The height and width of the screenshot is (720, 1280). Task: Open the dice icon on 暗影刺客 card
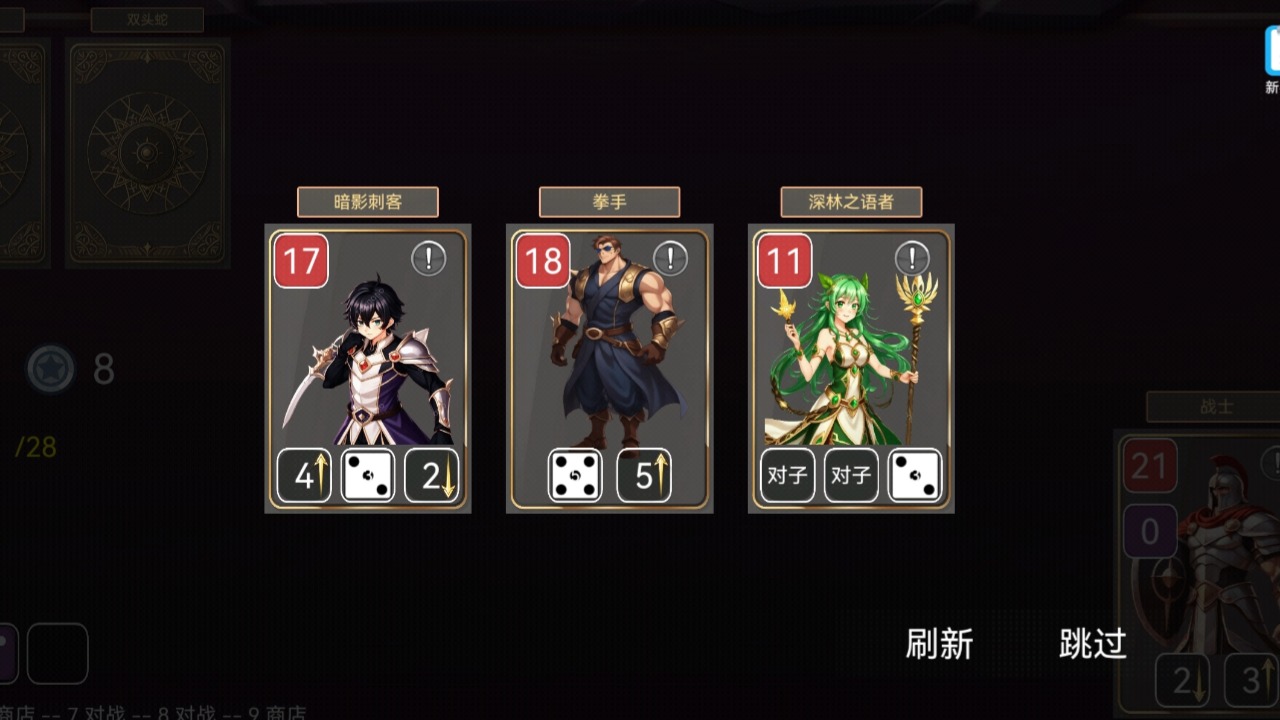tap(367, 475)
